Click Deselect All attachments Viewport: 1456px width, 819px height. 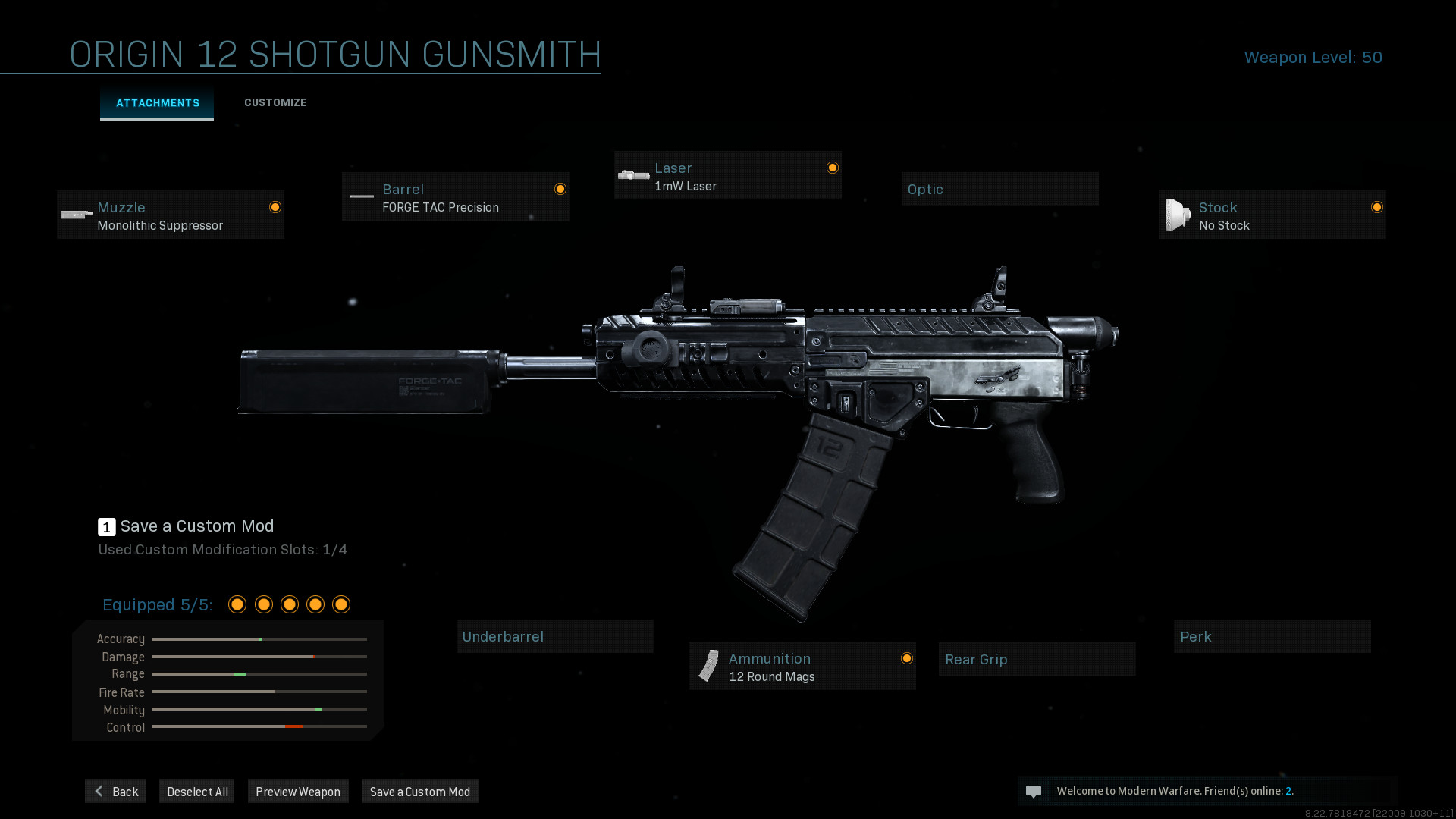pyautogui.click(x=197, y=792)
